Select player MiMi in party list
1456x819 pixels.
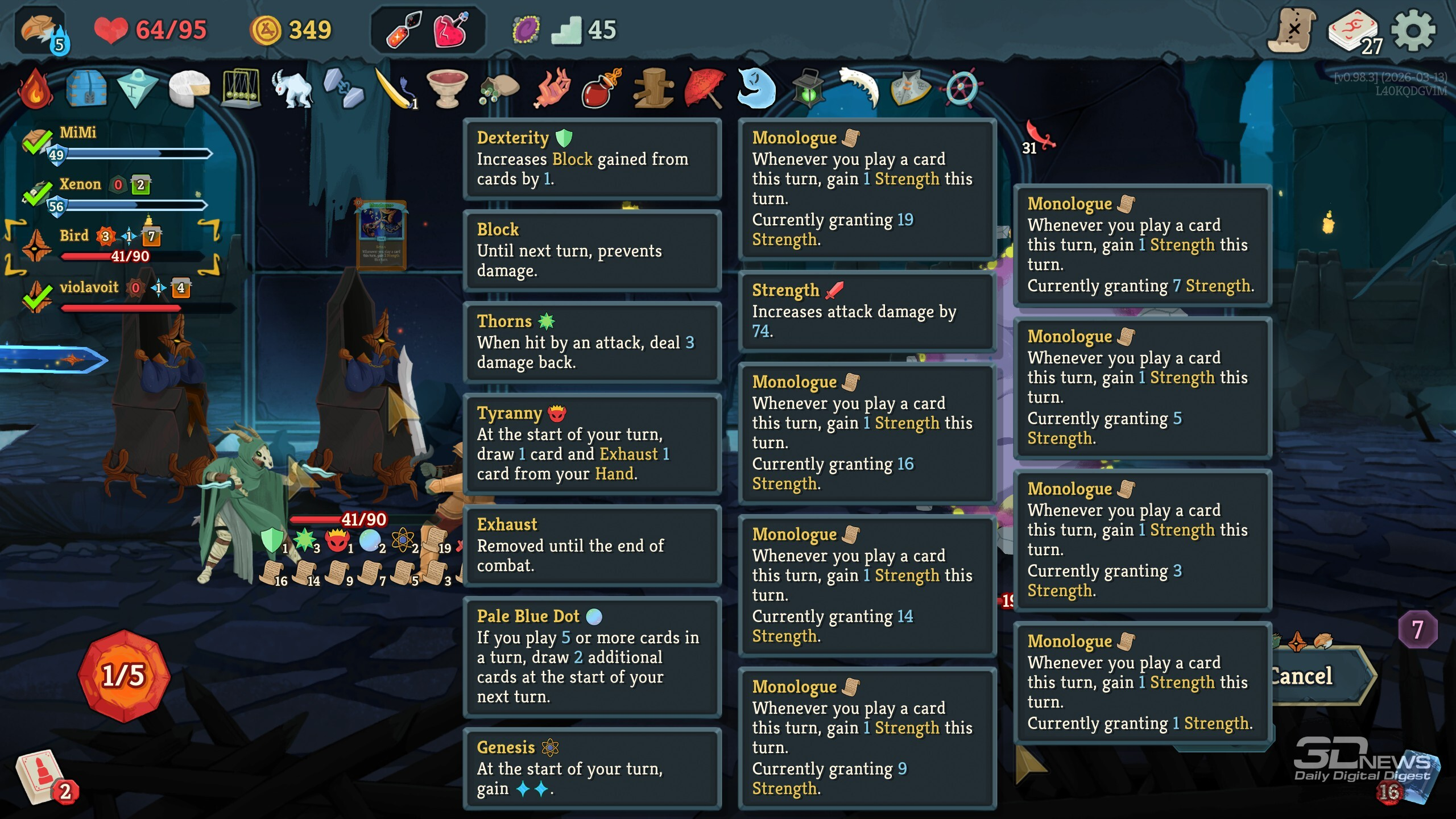[78, 133]
